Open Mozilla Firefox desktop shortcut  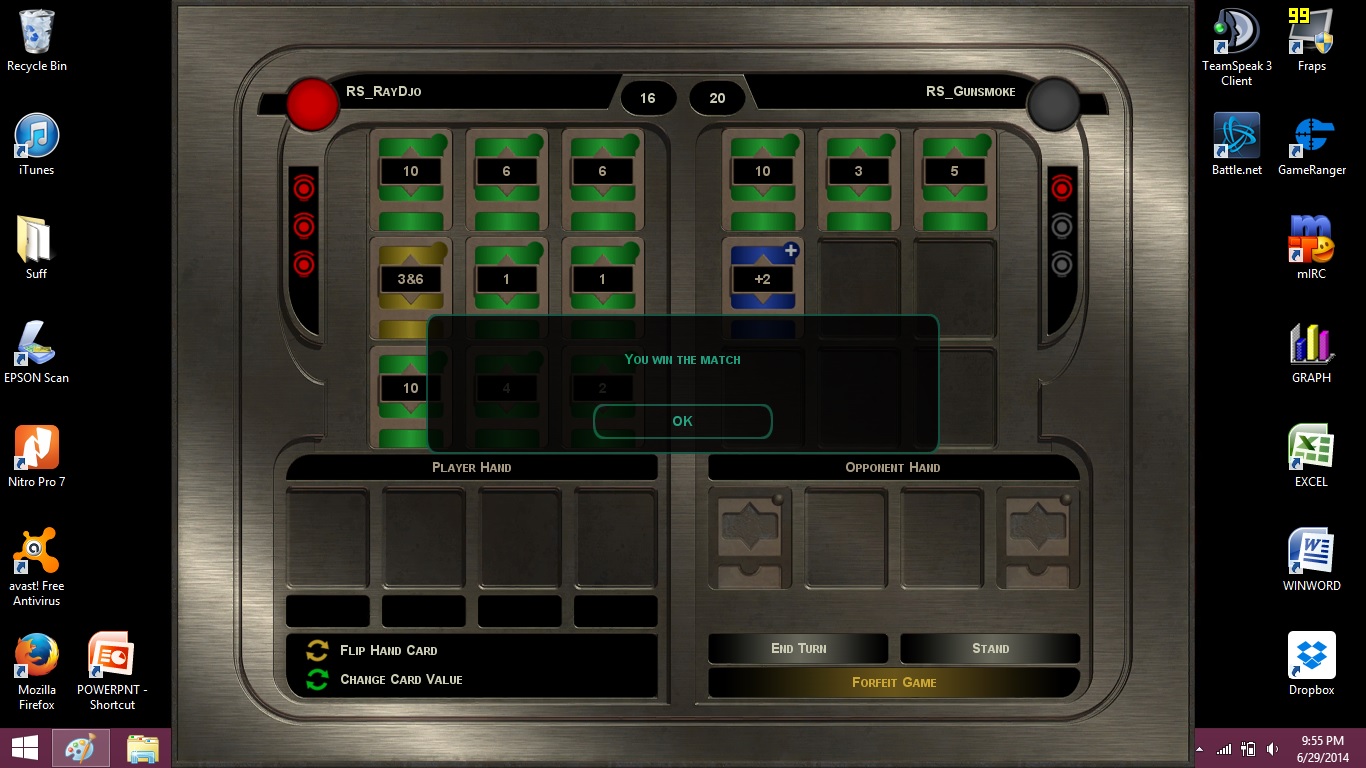37,667
